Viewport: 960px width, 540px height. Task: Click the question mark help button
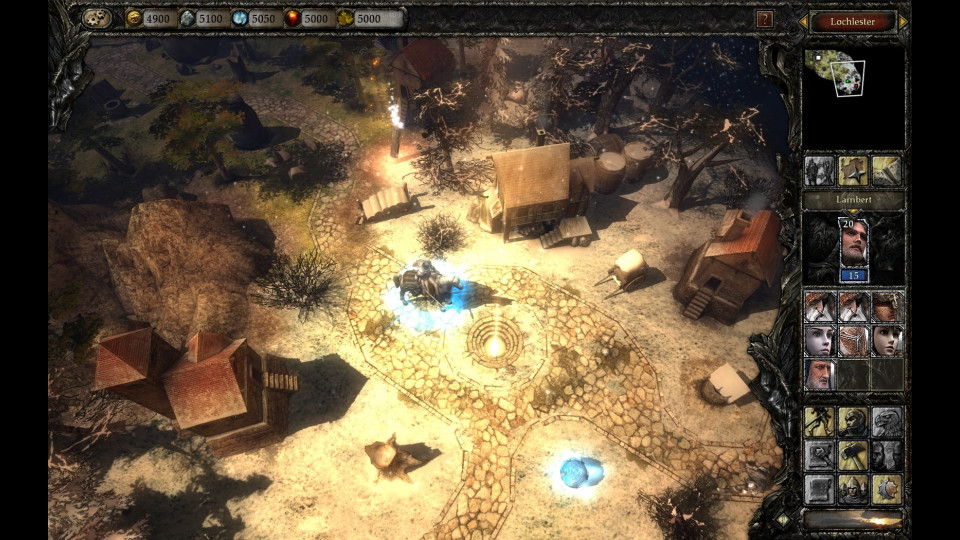765,19
